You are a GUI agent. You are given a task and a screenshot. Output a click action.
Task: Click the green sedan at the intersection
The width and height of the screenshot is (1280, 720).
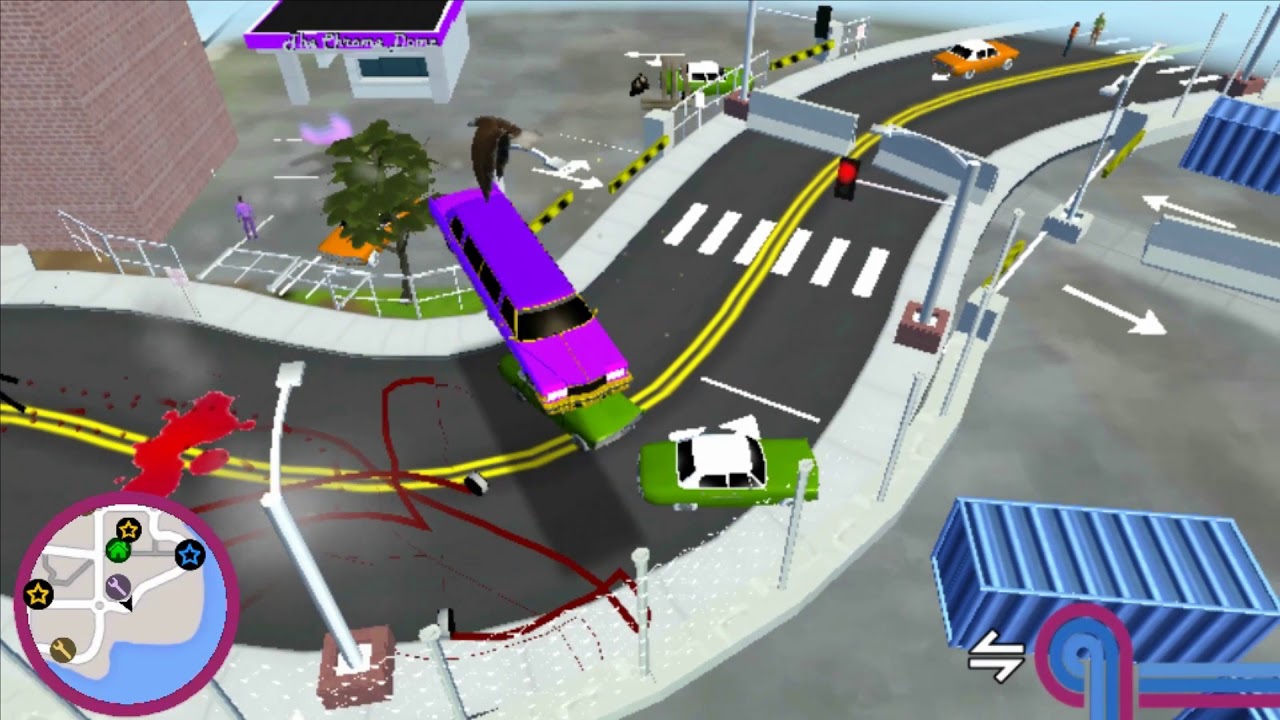pyautogui.click(x=720, y=465)
